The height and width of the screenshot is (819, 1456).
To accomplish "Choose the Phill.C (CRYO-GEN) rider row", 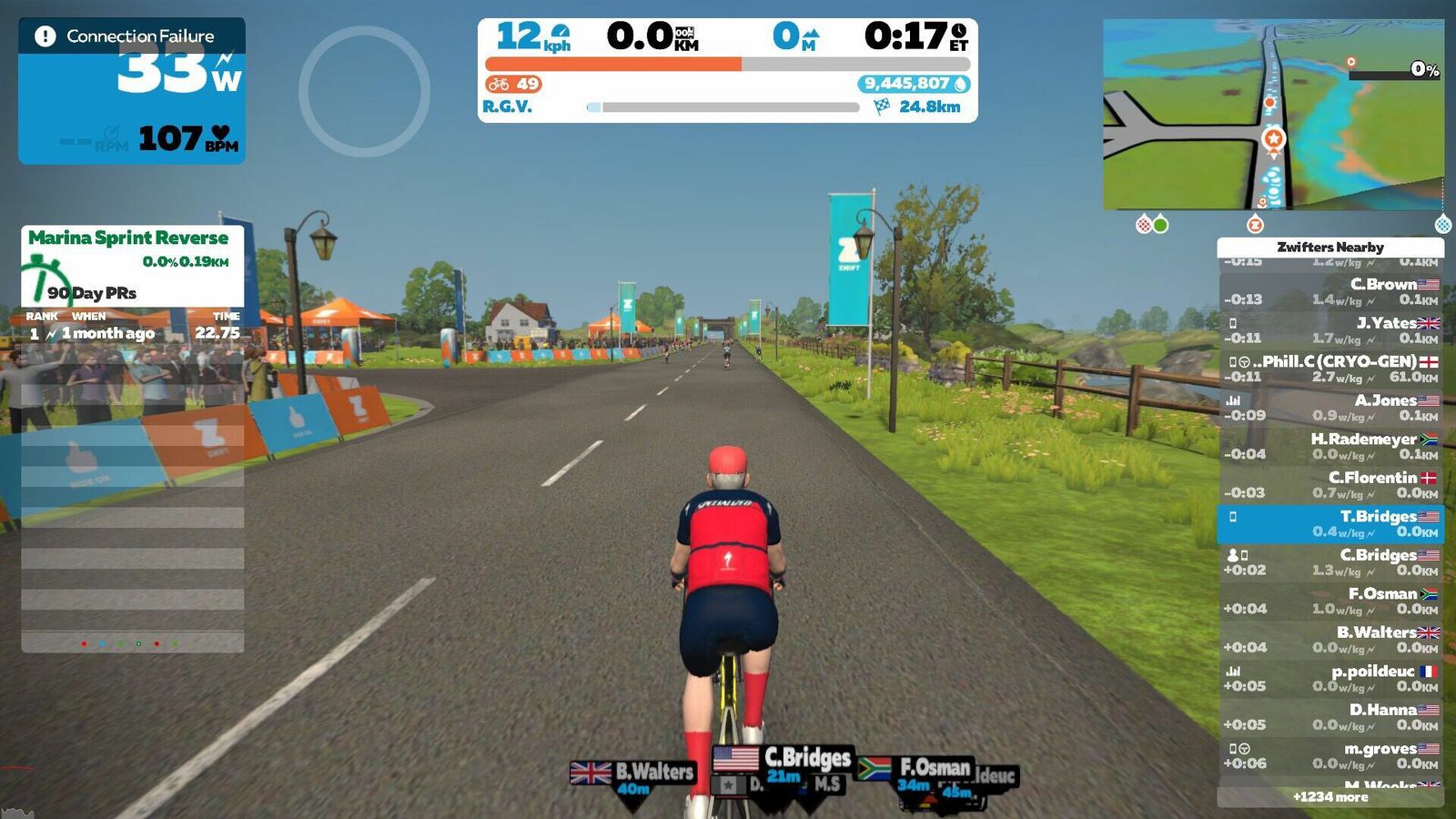I will [x=1330, y=369].
